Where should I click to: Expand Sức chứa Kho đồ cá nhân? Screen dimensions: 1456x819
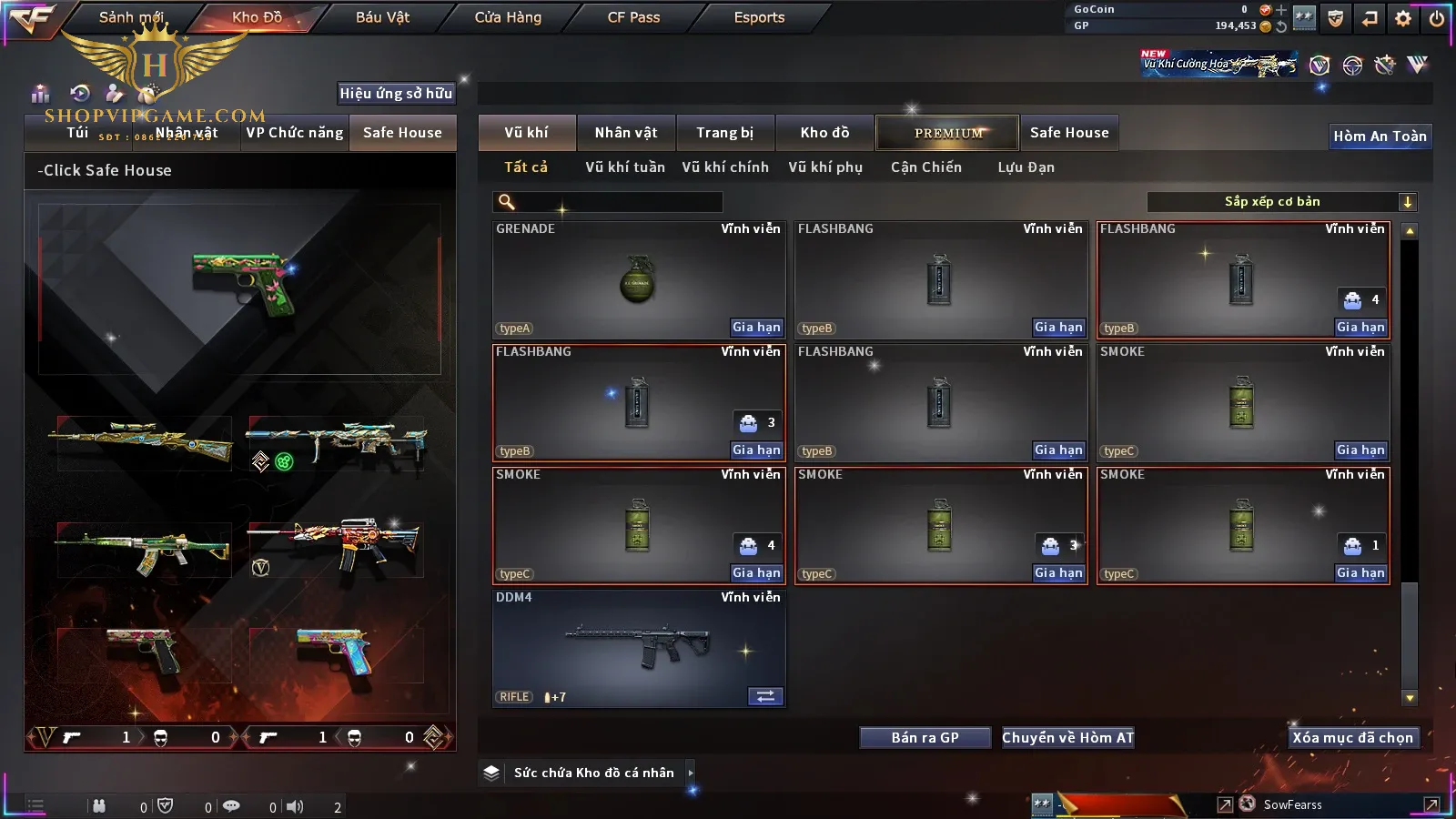coord(691,773)
